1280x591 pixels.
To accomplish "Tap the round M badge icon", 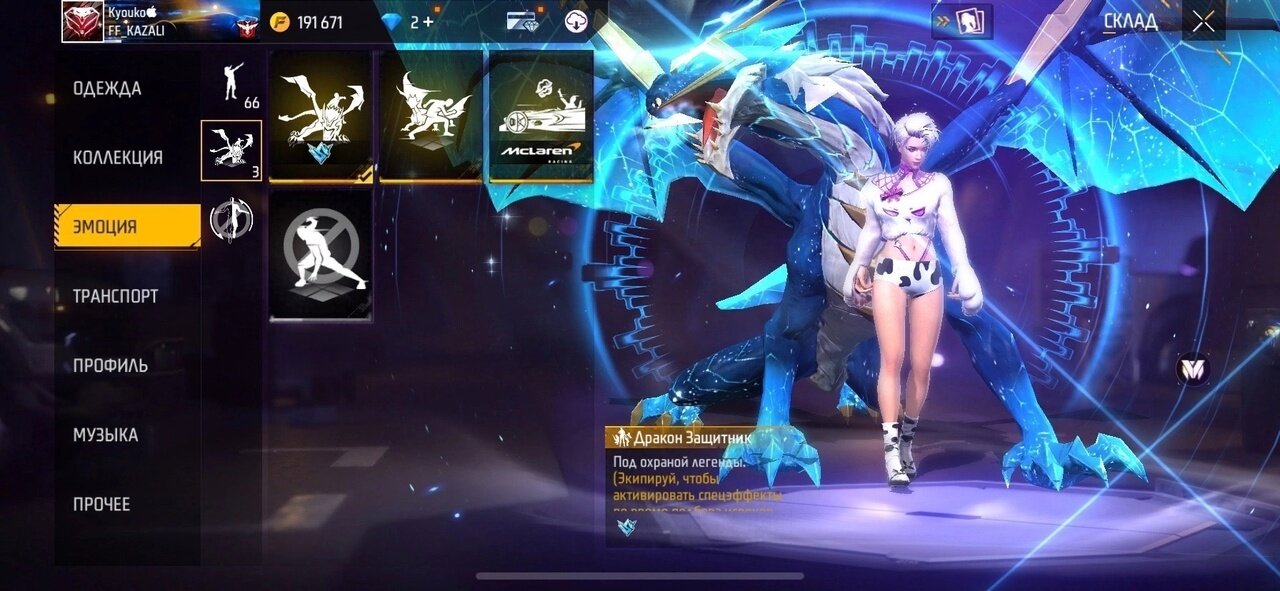I will pos(1192,370).
